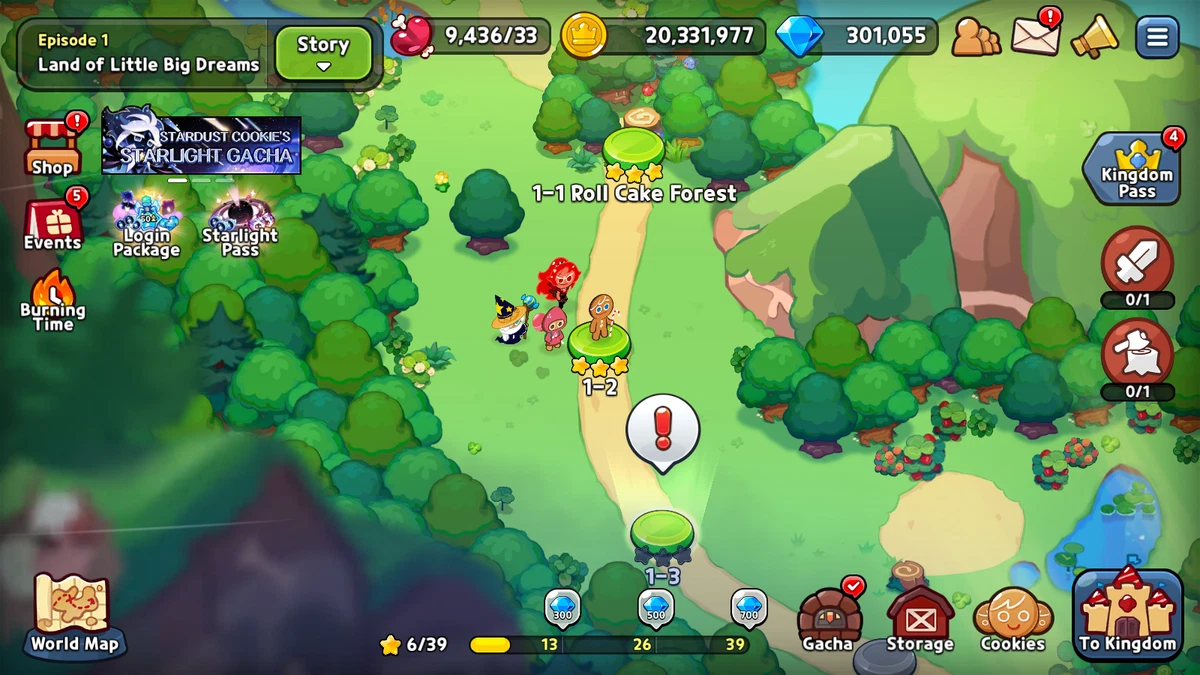1200x675 pixels.
Task: Open the Cookies roster
Action: [1012, 619]
